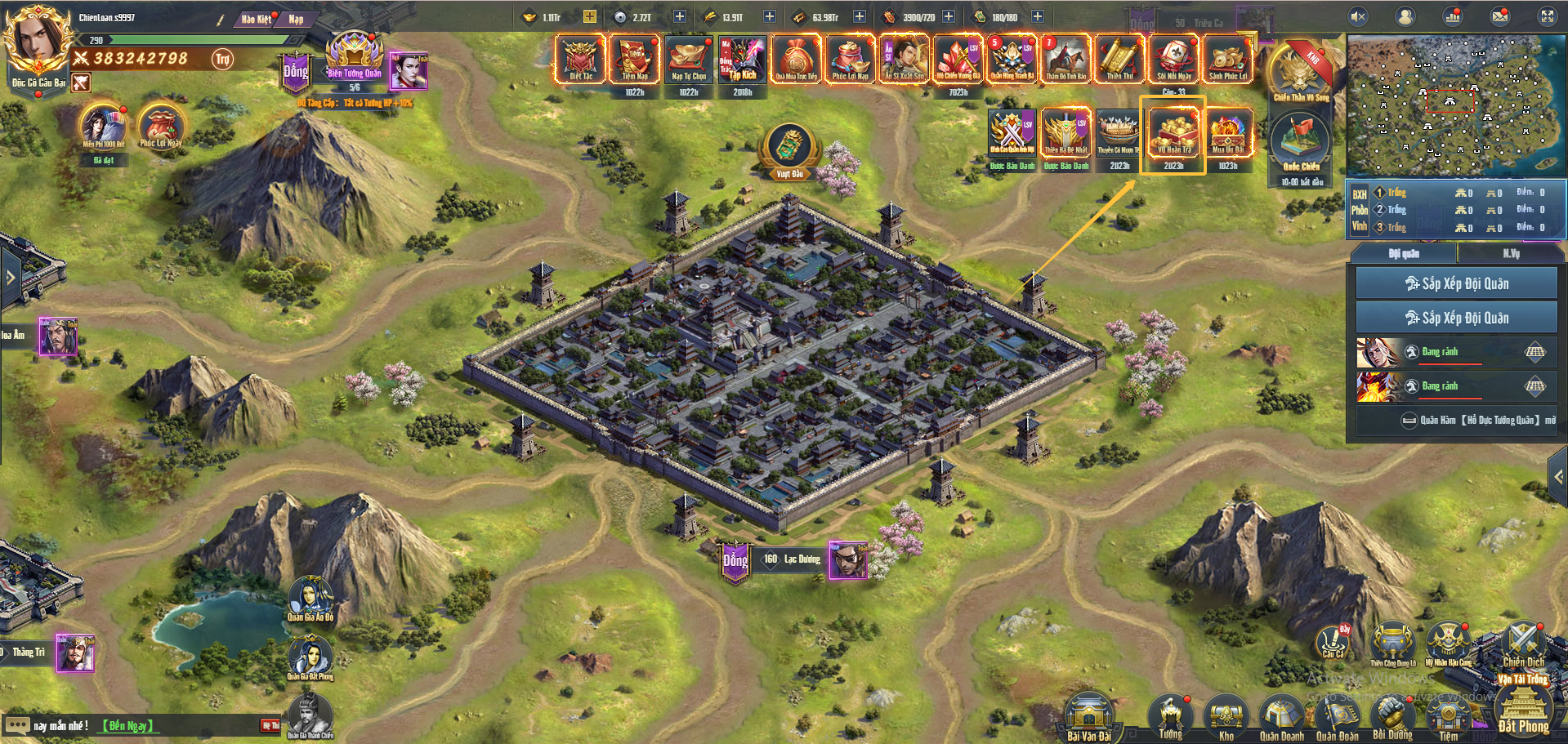
Task: Click the world minimap
Action: click(1454, 105)
